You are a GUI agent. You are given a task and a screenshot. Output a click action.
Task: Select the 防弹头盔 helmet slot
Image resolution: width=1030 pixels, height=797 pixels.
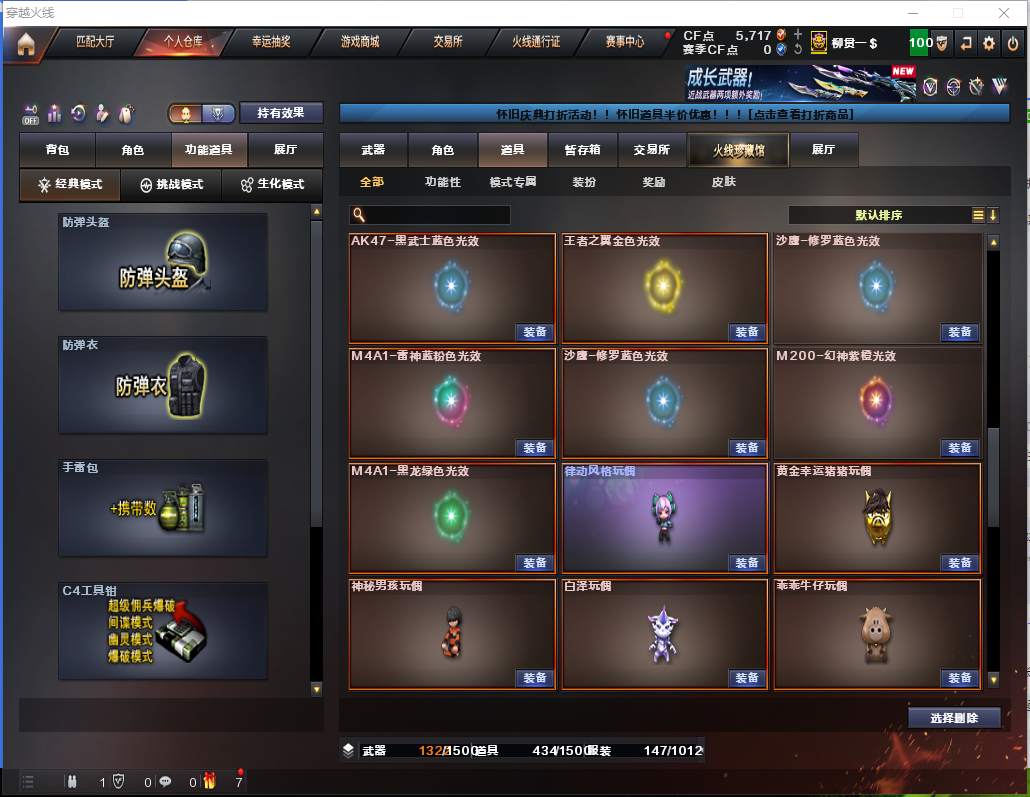pos(163,262)
